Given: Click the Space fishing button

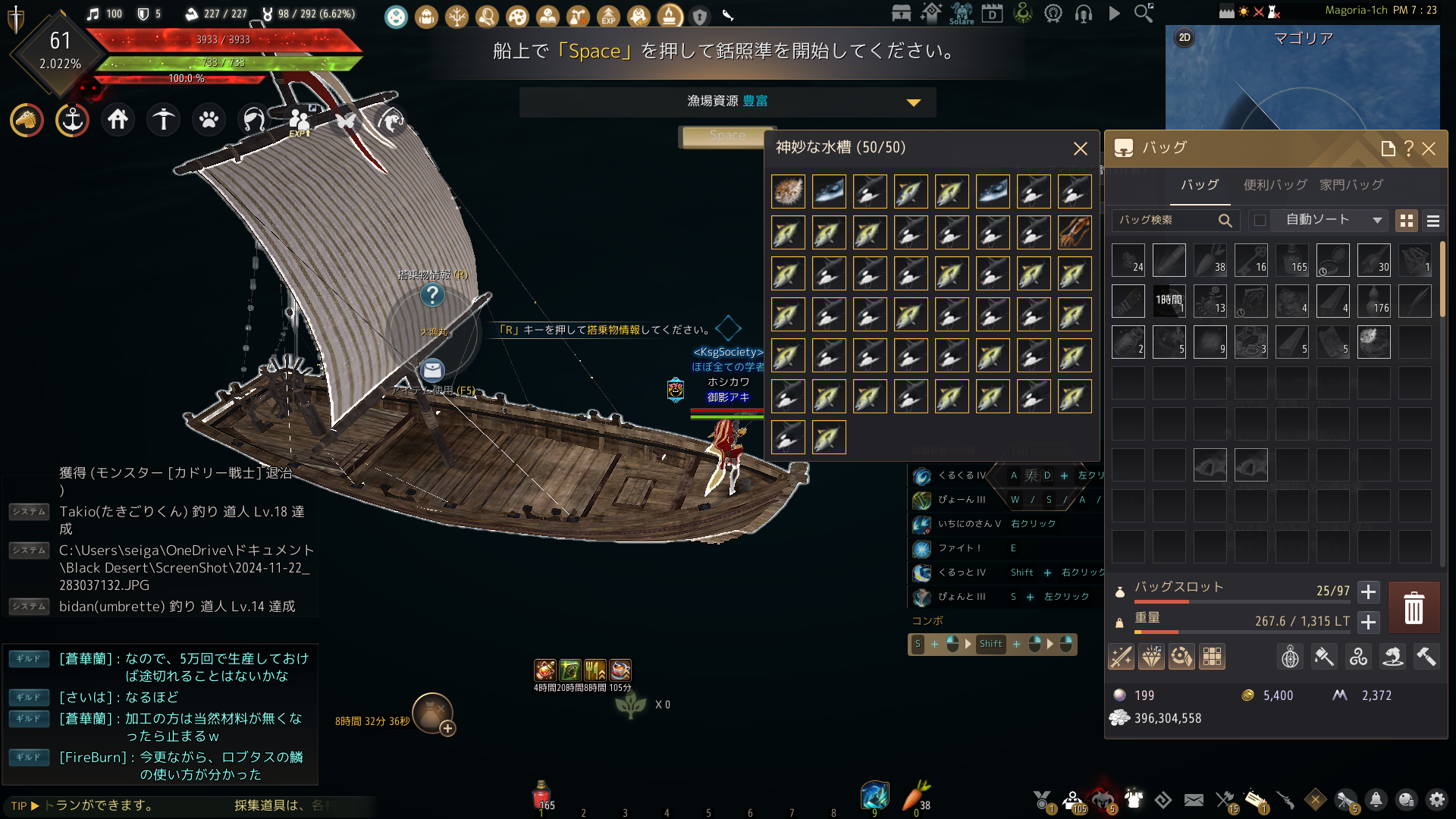Looking at the screenshot, I should click(726, 136).
